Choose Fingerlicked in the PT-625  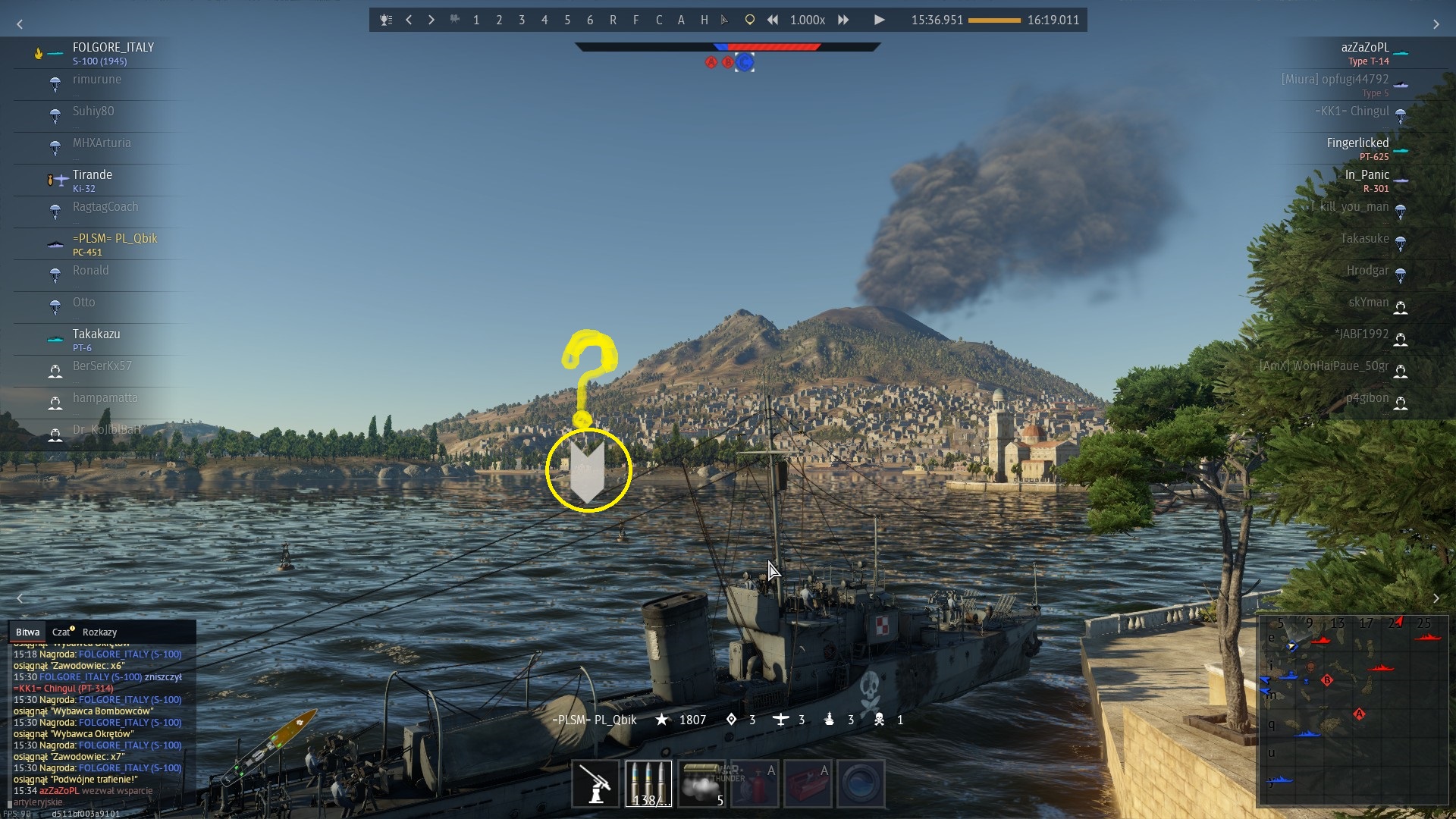click(x=1357, y=143)
